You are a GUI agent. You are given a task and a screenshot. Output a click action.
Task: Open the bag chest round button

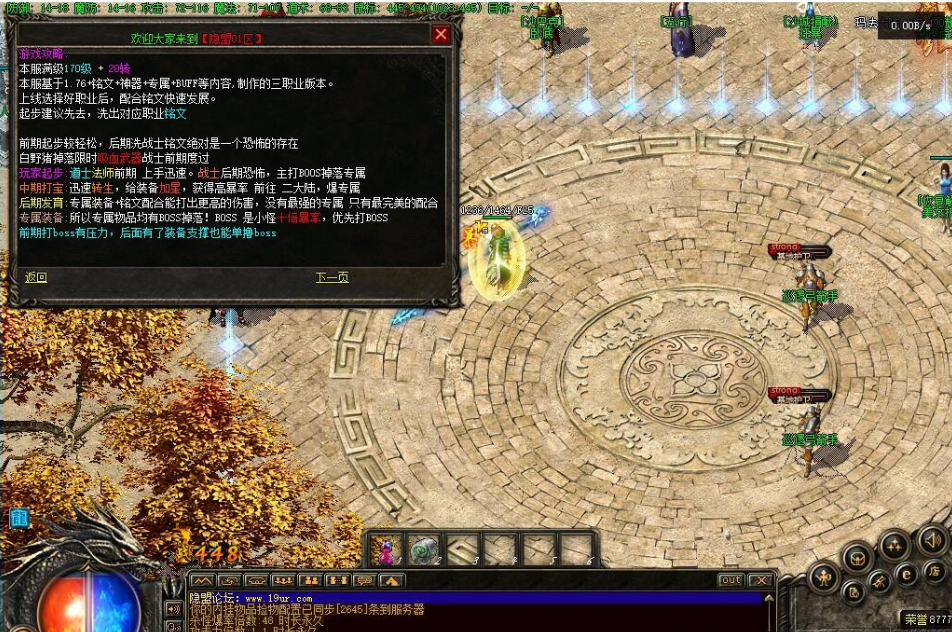pos(858,556)
